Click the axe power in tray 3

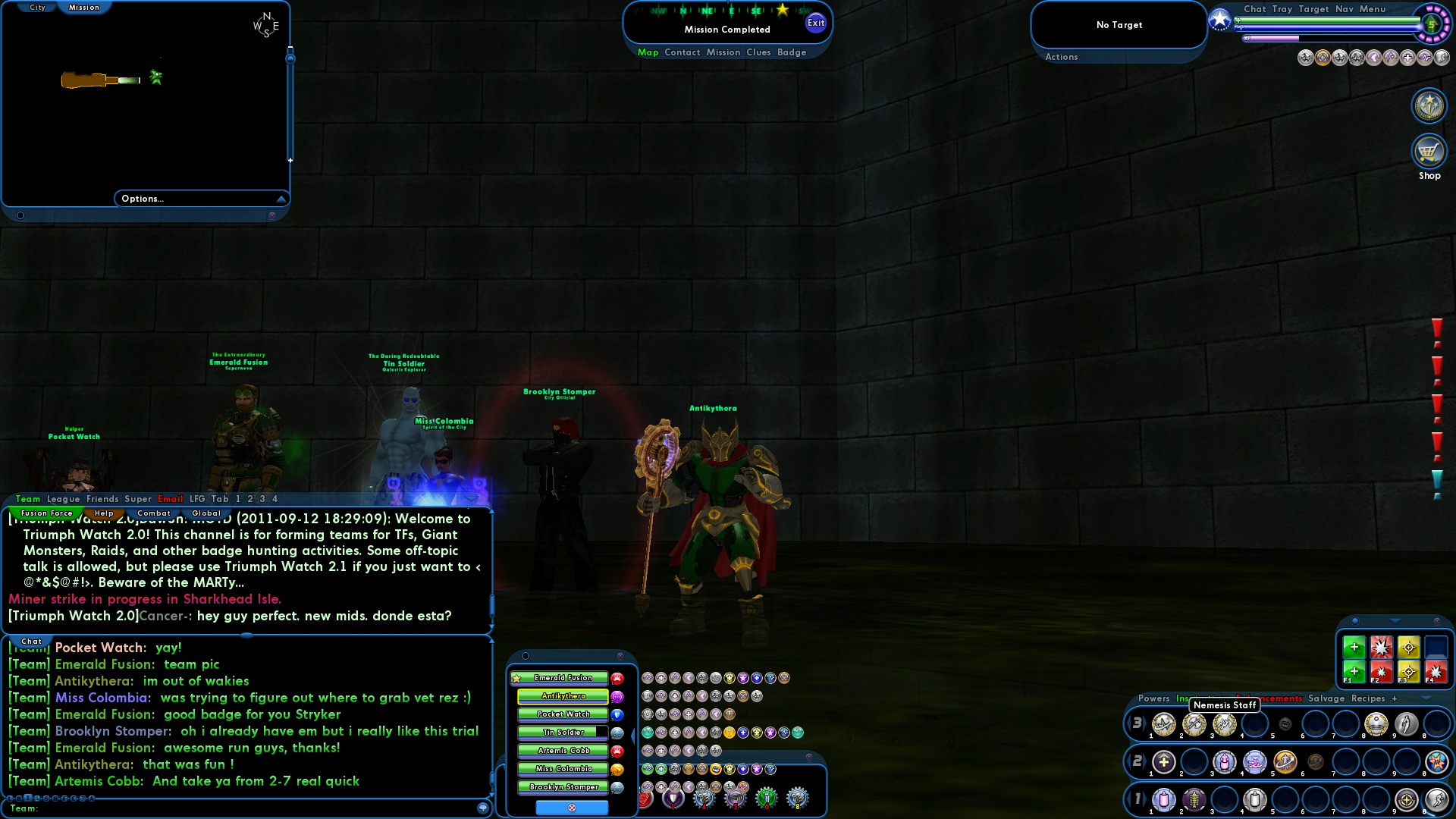tap(1194, 724)
